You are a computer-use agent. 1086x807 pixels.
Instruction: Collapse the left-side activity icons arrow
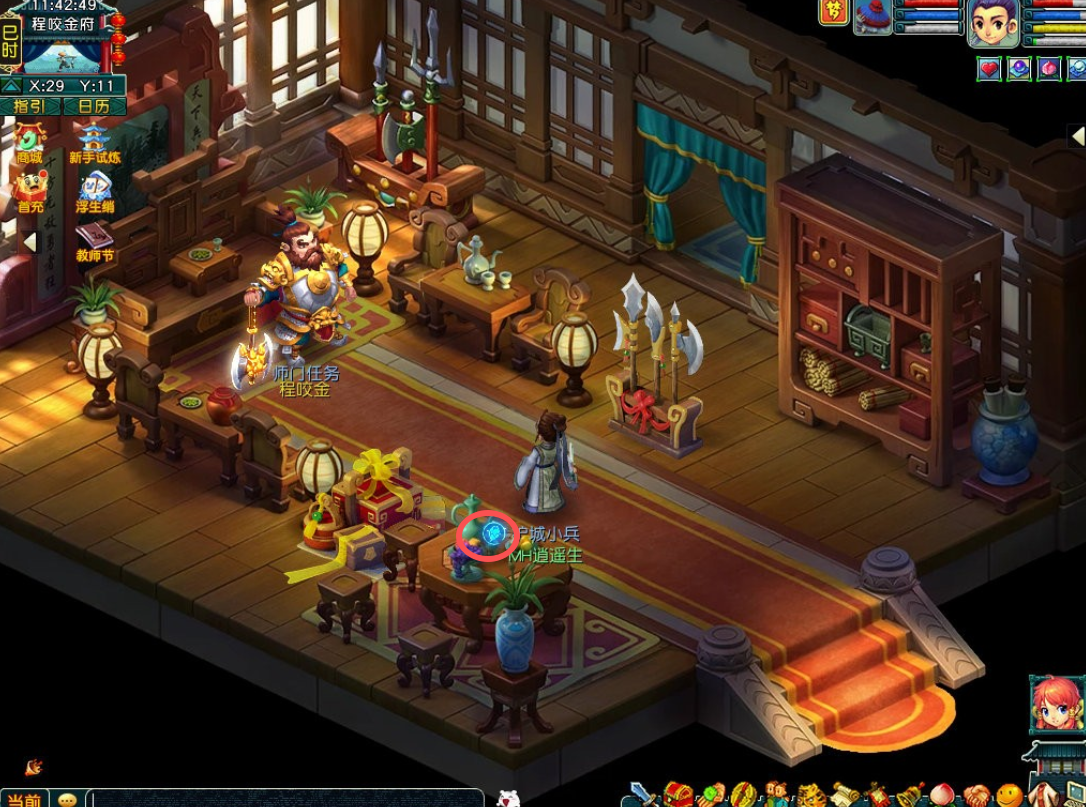(29, 242)
